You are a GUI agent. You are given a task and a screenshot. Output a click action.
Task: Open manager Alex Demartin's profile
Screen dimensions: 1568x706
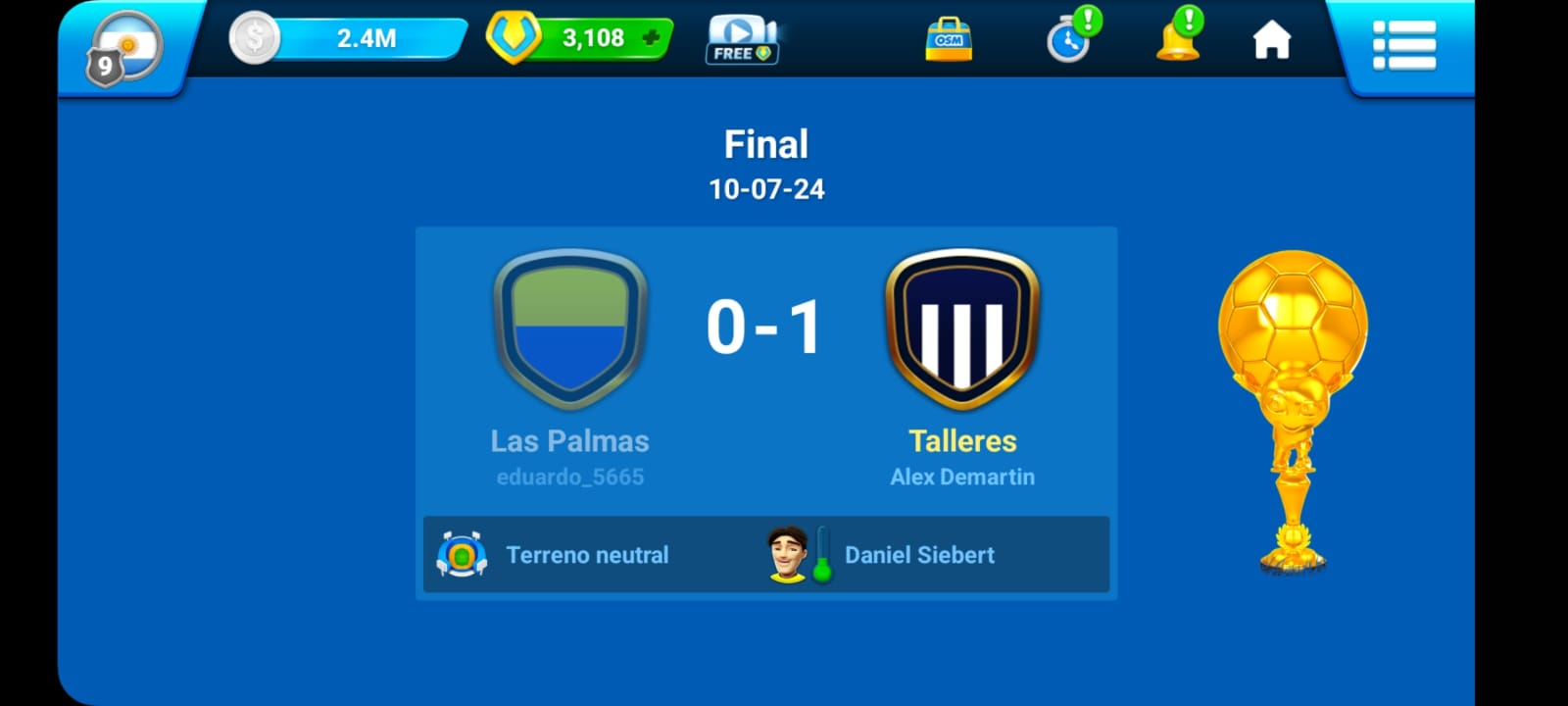962,478
